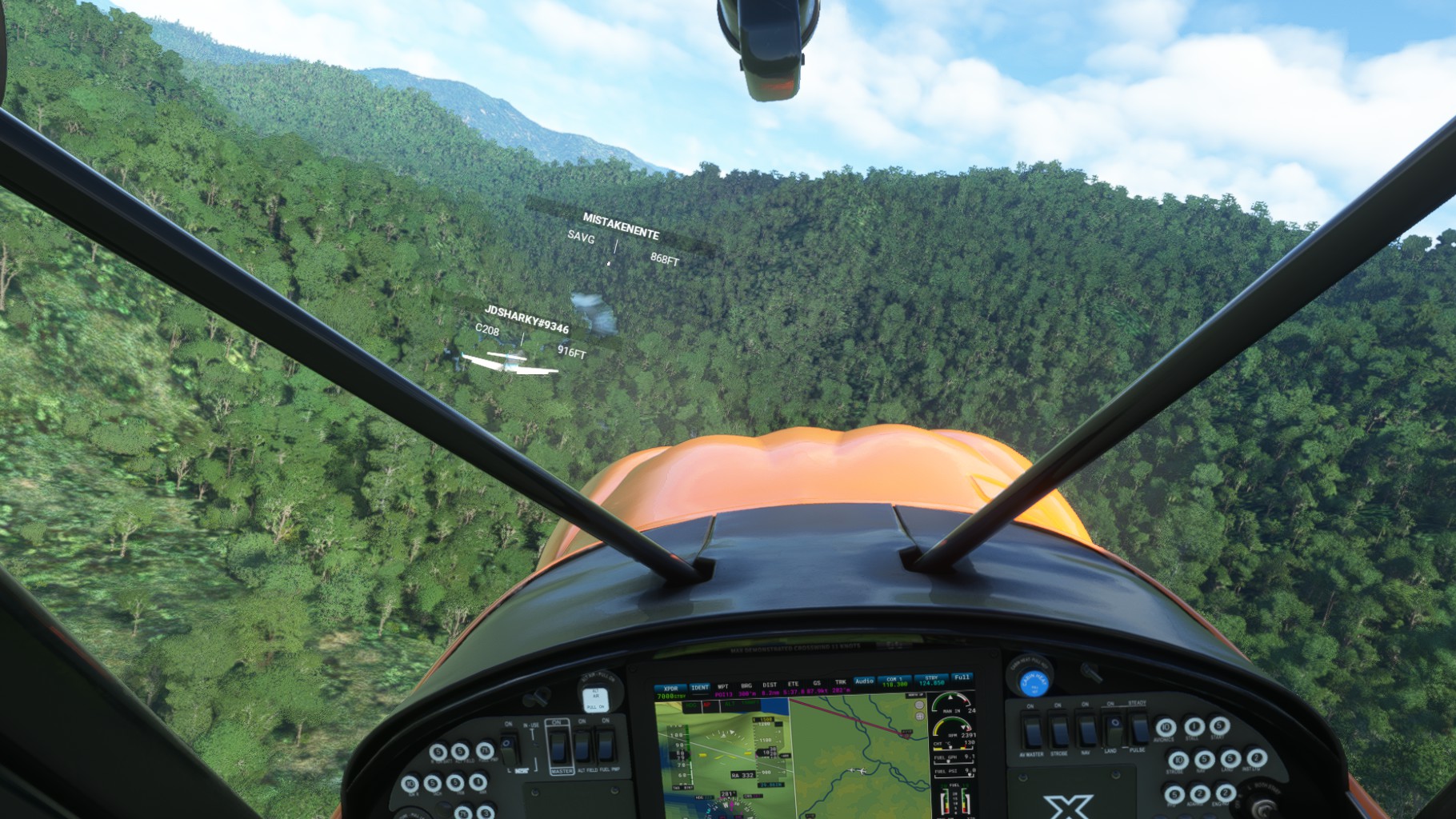Toggle the STROBE light switch
Screen dimensions: 1456x819
tap(1059, 732)
